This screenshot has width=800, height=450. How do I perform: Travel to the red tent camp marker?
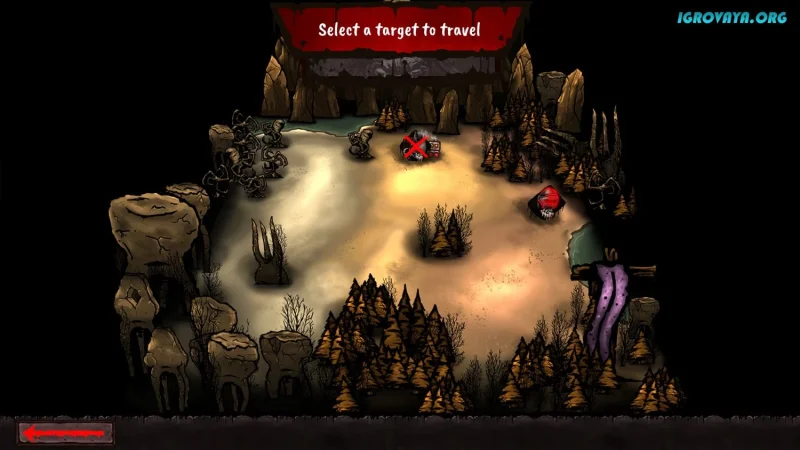(x=546, y=201)
